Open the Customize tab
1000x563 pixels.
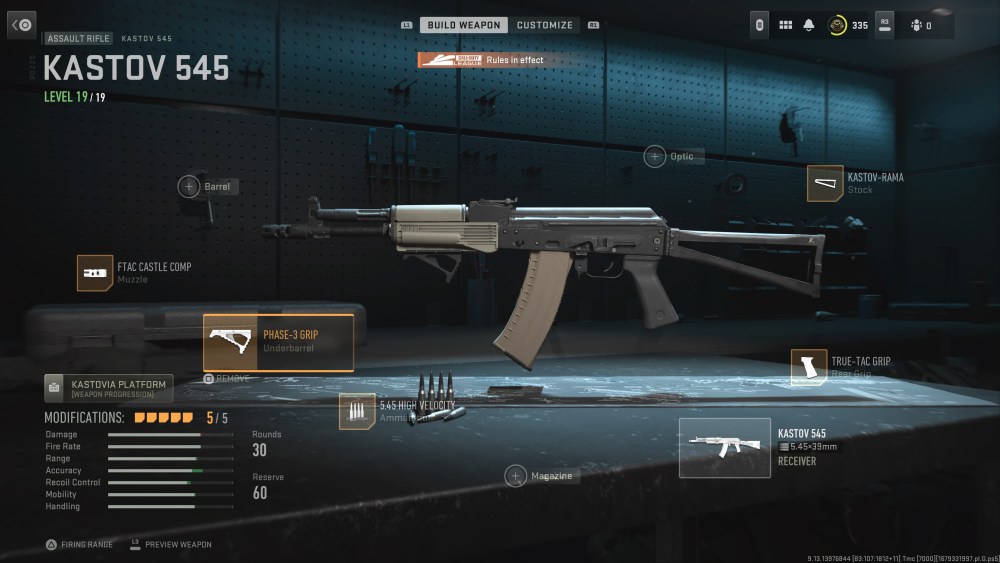click(x=545, y=25)
